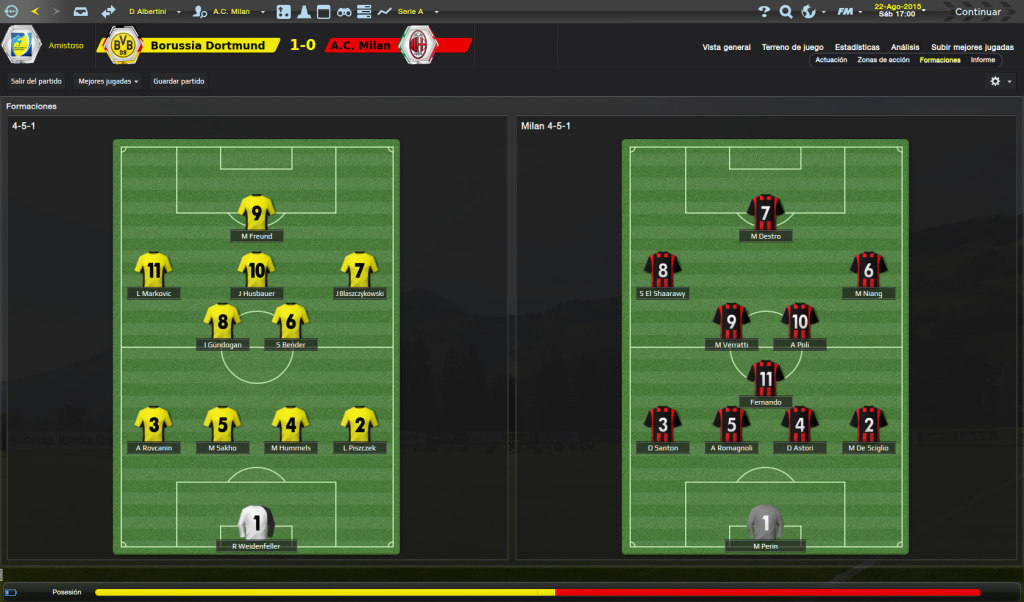1024x602 pixels.
Task: Open the Terreno de juego tab
Action: (792, 47)
